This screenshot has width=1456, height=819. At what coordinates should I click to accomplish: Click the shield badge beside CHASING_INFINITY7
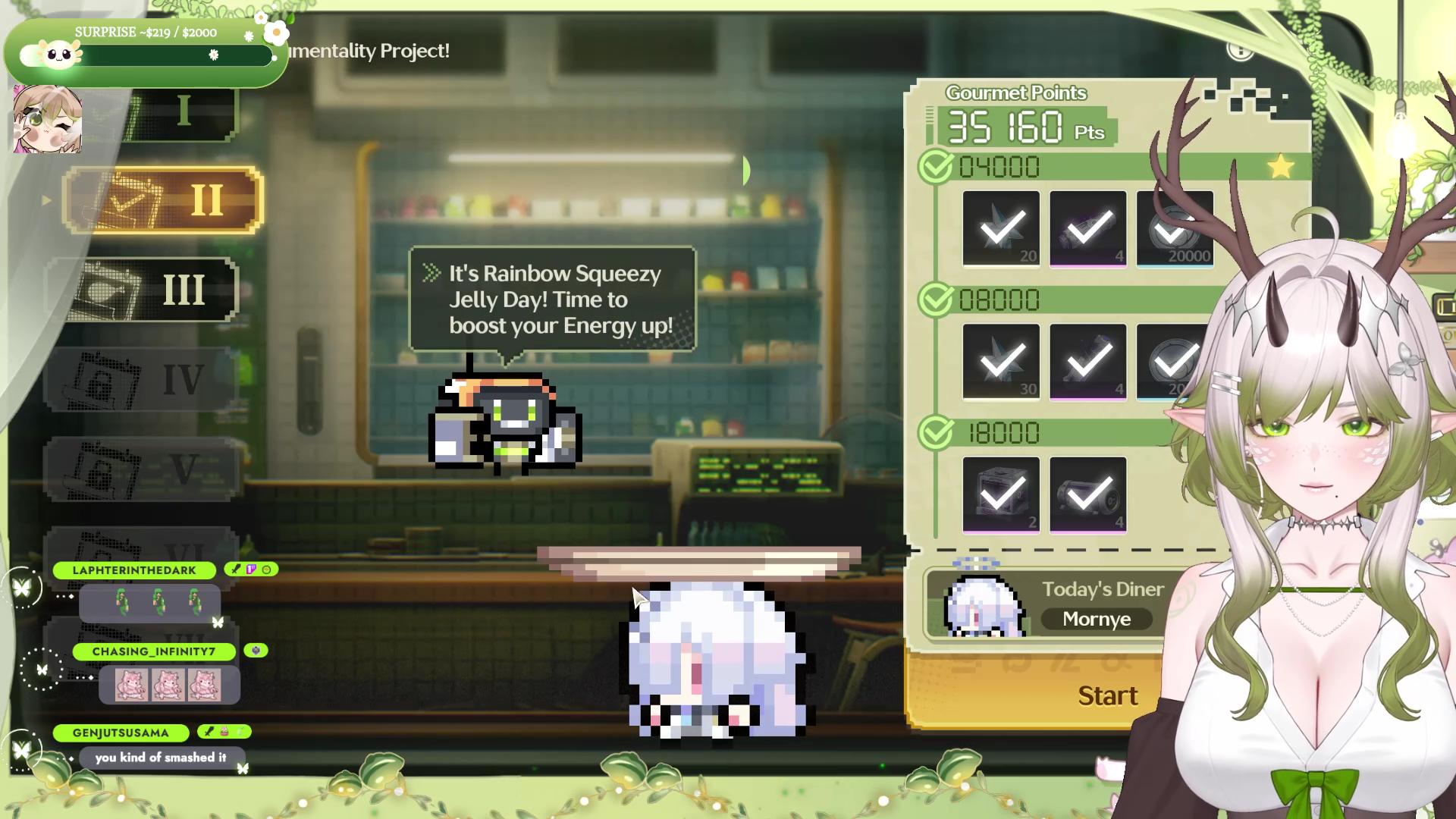click(x=255, y=651)
